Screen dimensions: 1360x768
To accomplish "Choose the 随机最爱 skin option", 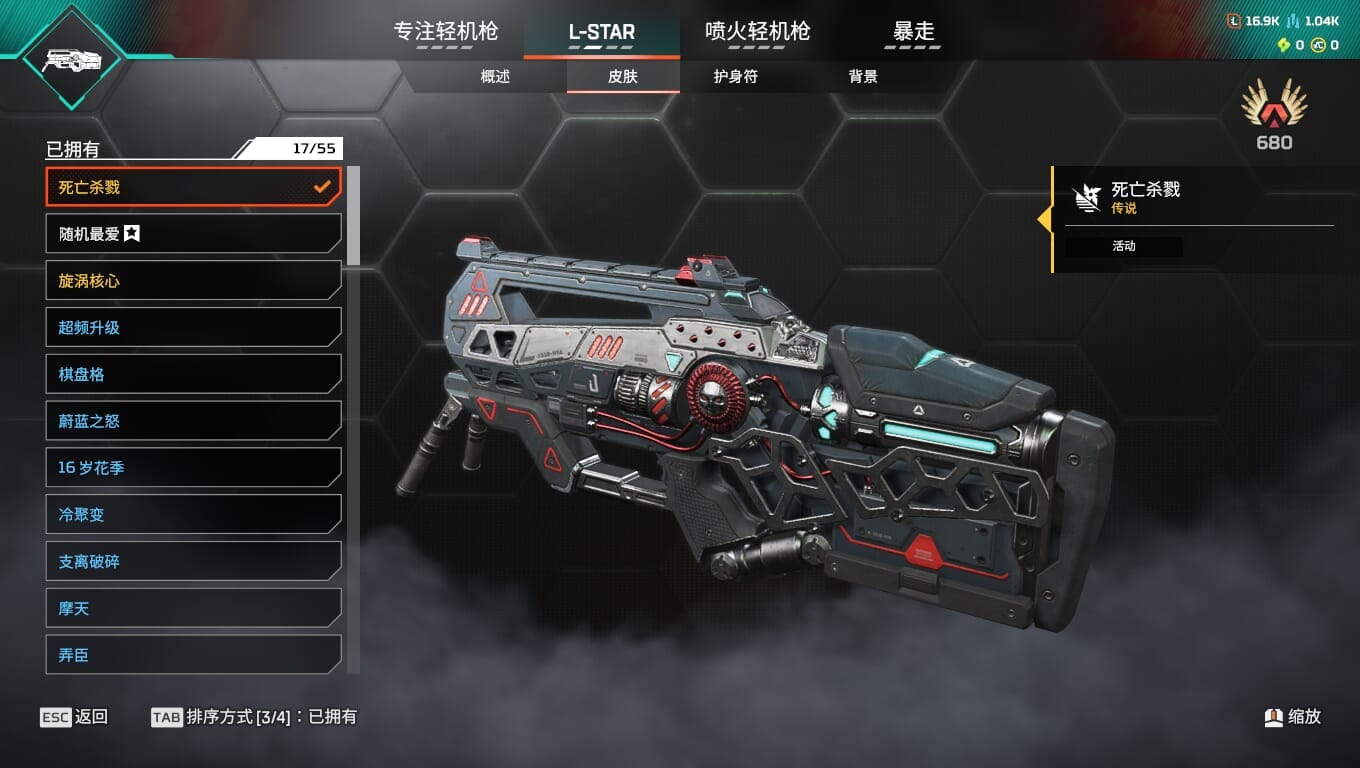I will click(x=193, y=234).
